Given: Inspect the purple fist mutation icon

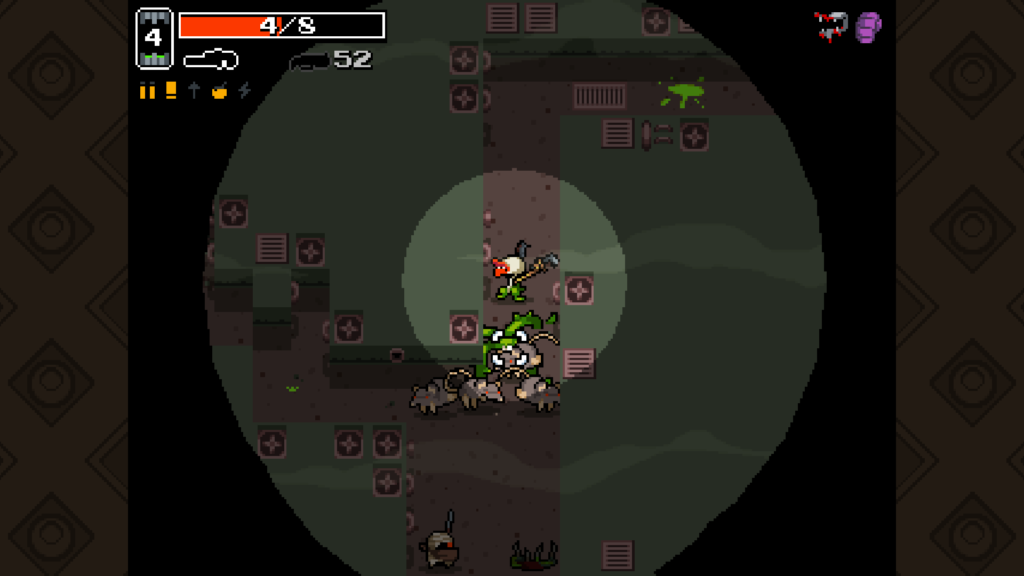Looking at the screenshot, I should point(868,26).
